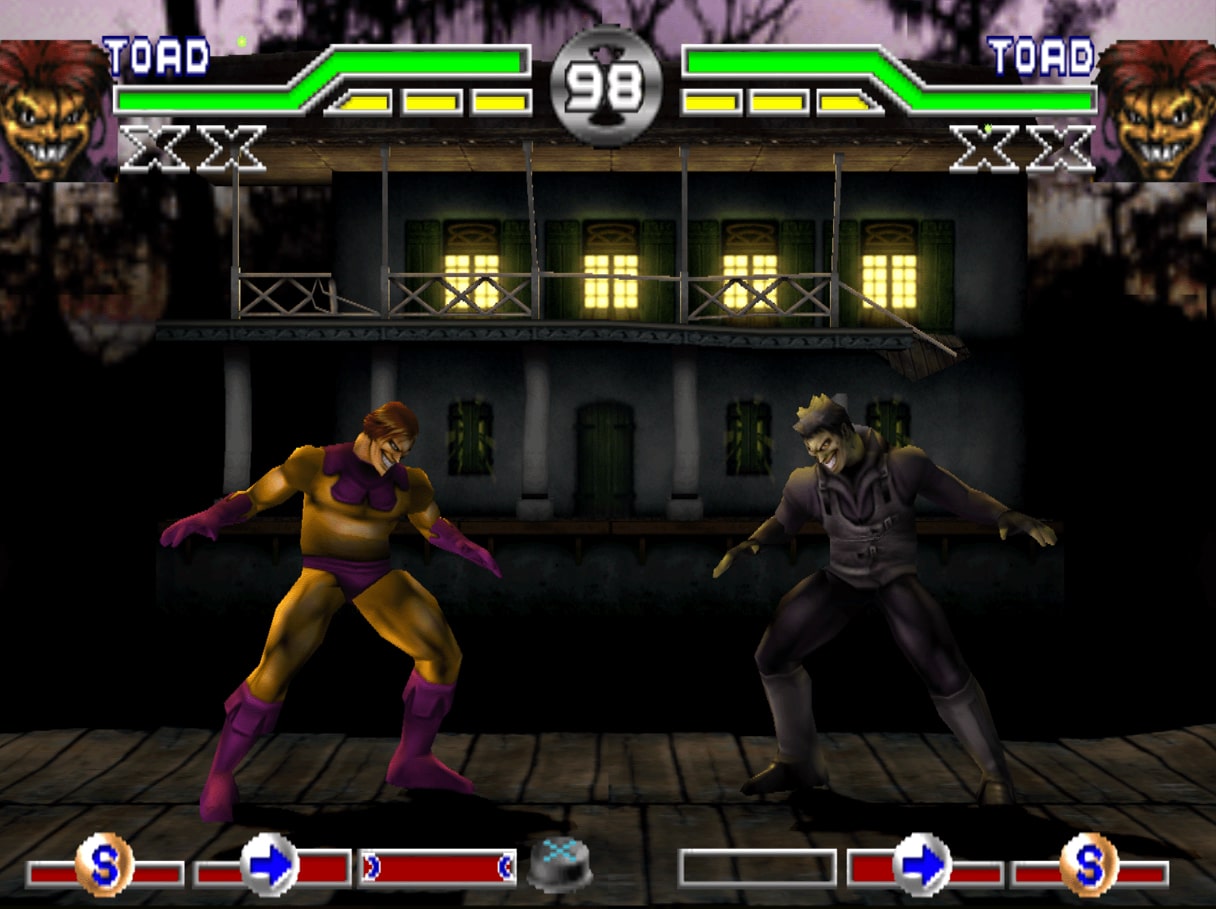
Task: Activate player two's blue arrow meter icon
Action: [x=921, y=865]
